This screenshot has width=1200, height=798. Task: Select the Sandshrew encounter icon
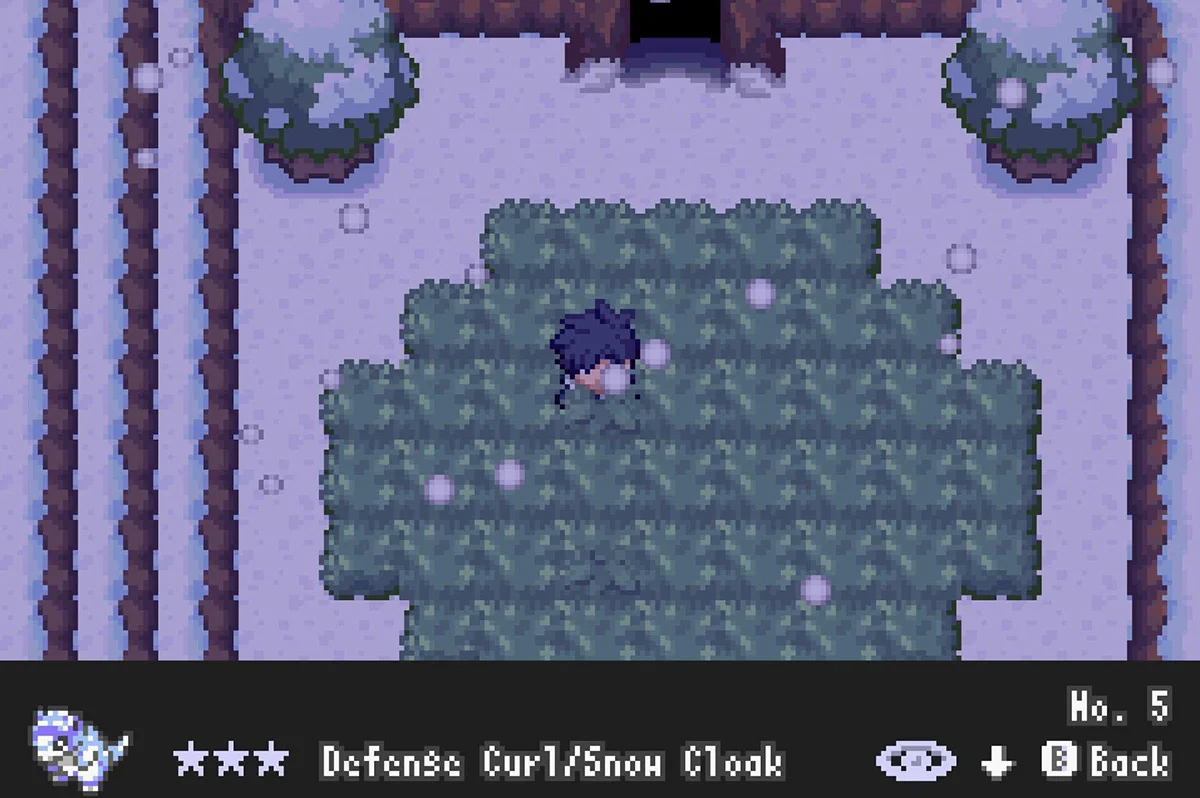pos(78,743)
